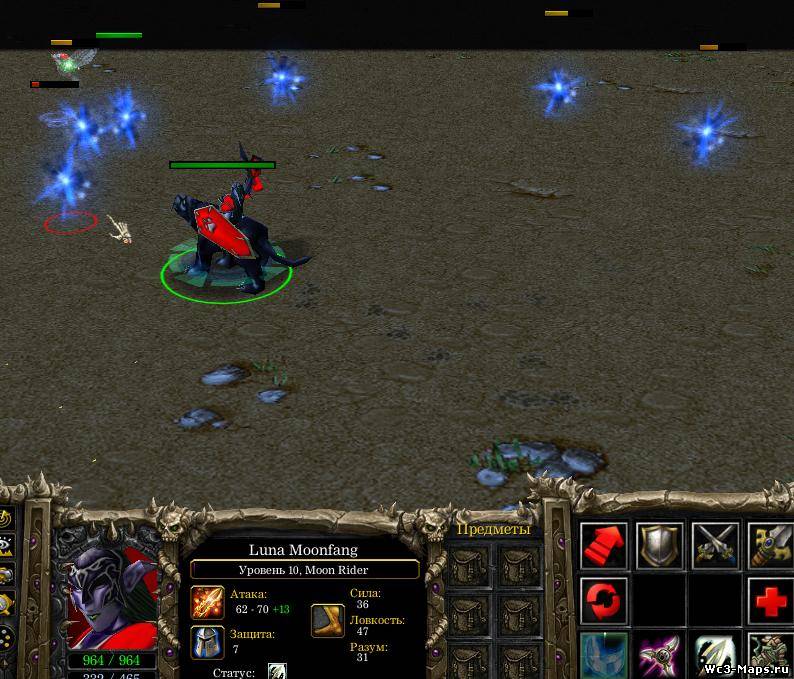
Task: Click the red circular arrows command
Action: tap(604, 601)
